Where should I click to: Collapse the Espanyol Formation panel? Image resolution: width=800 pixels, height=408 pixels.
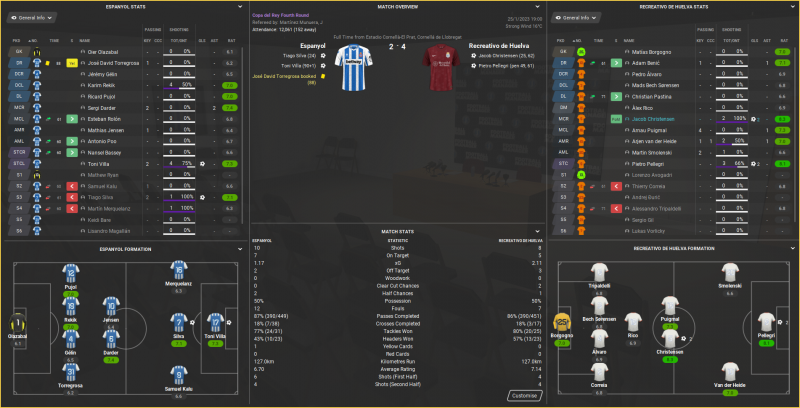tap(239, 249)
